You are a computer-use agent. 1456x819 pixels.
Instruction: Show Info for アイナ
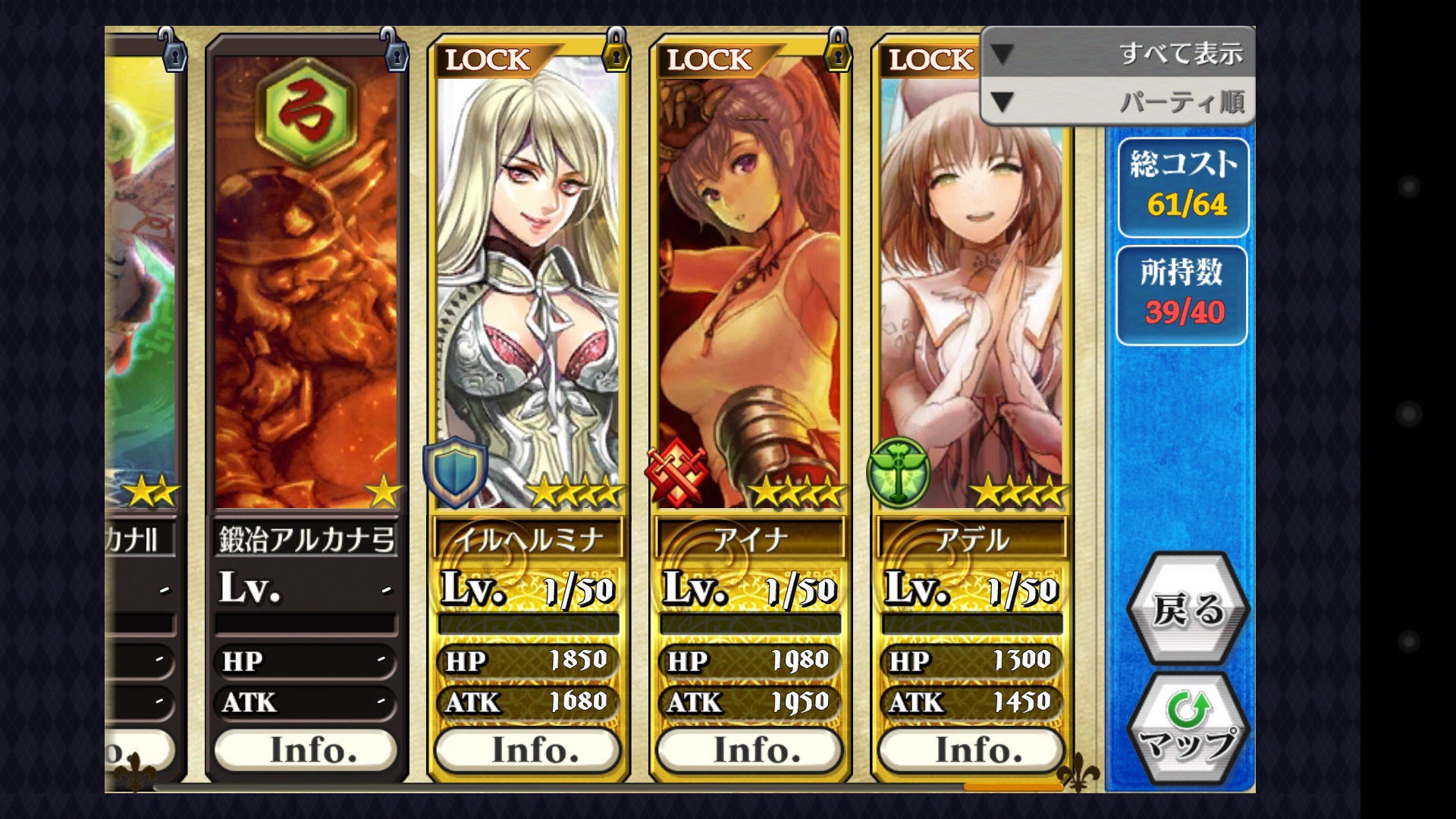click(750, 750)
